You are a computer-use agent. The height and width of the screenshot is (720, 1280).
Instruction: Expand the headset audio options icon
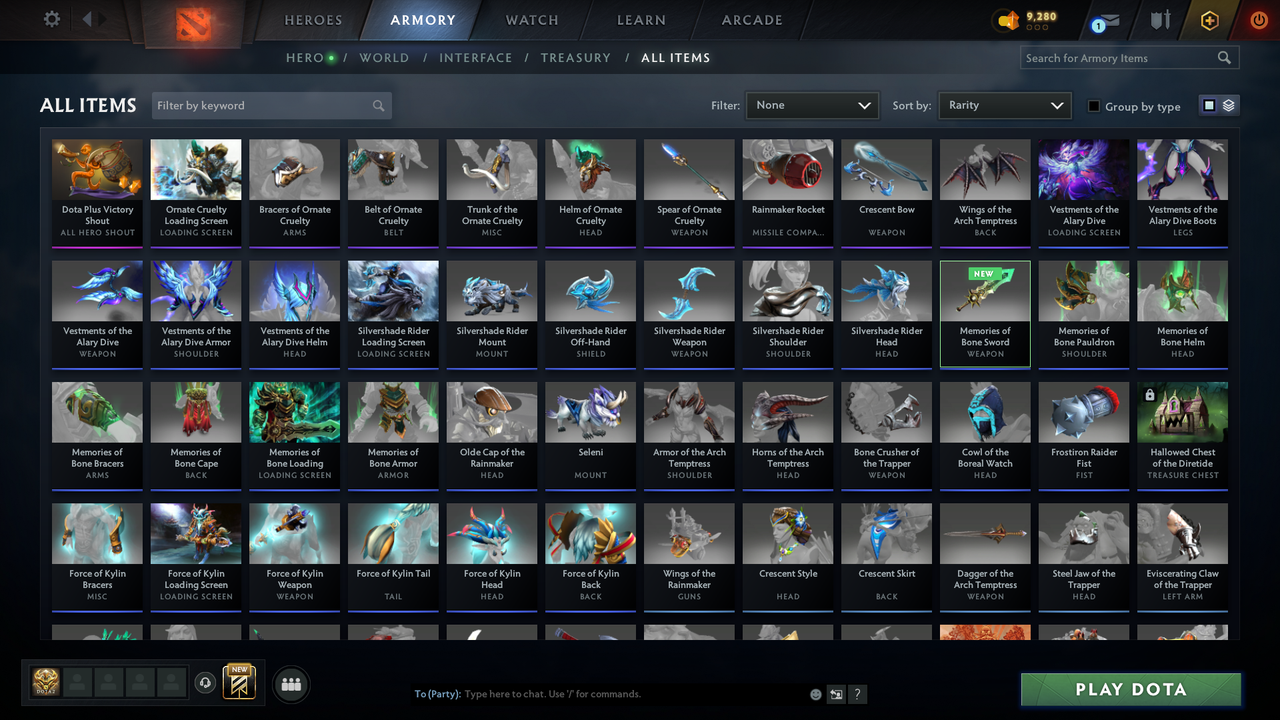click(x=206, y=683)
